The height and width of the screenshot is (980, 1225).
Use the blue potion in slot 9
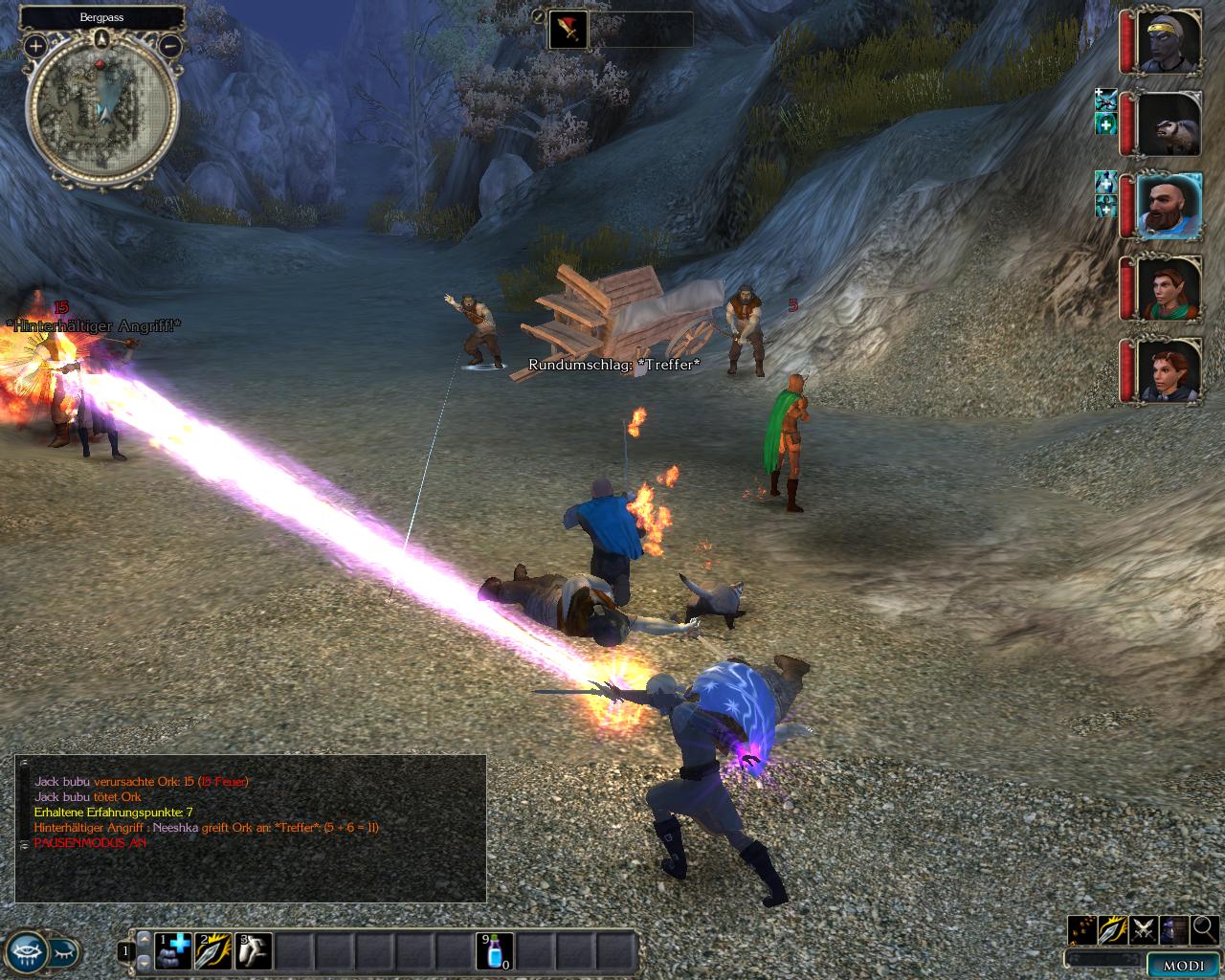(496, 951)
